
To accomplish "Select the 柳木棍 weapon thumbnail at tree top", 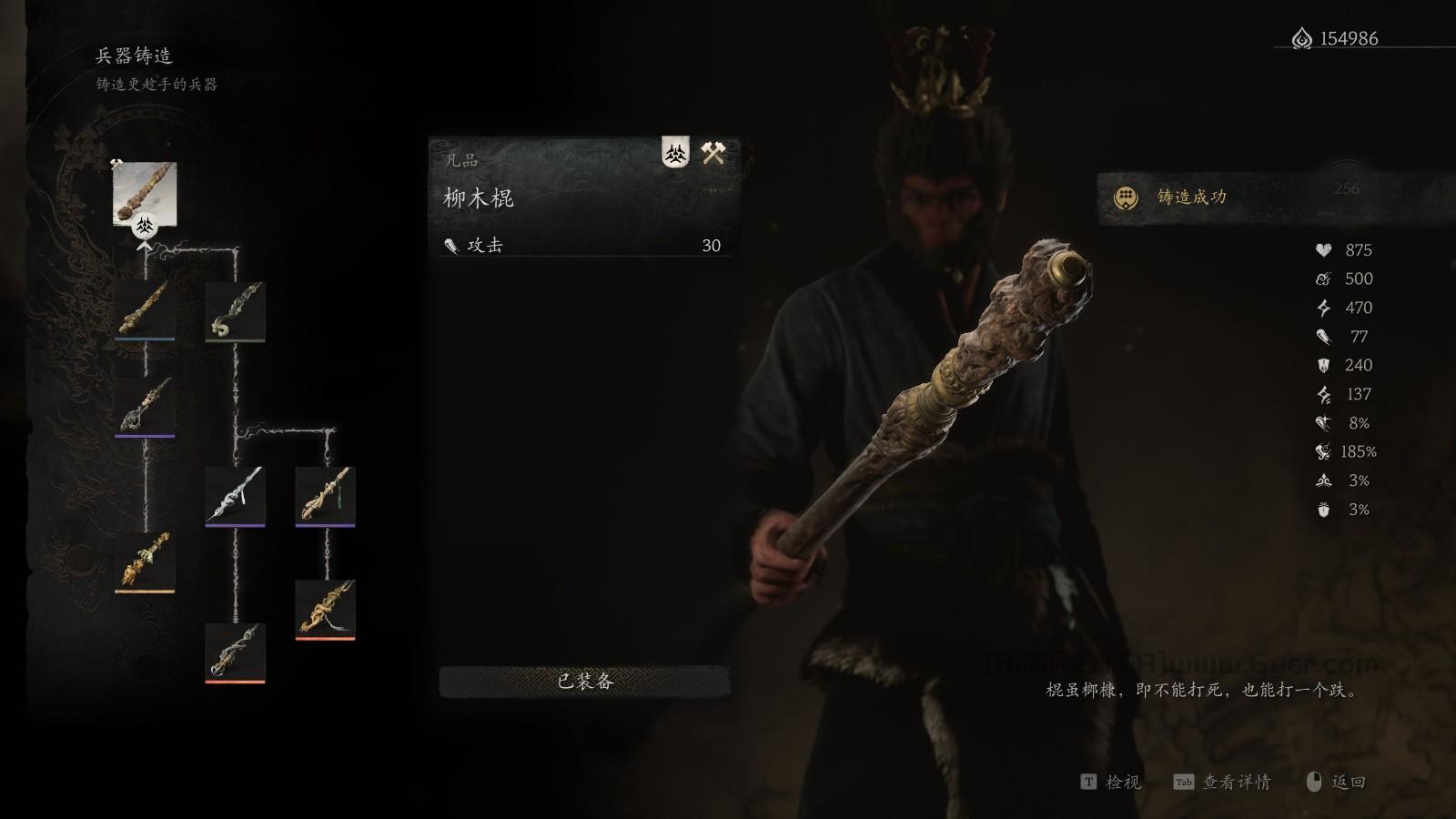I will click(146, 194).
